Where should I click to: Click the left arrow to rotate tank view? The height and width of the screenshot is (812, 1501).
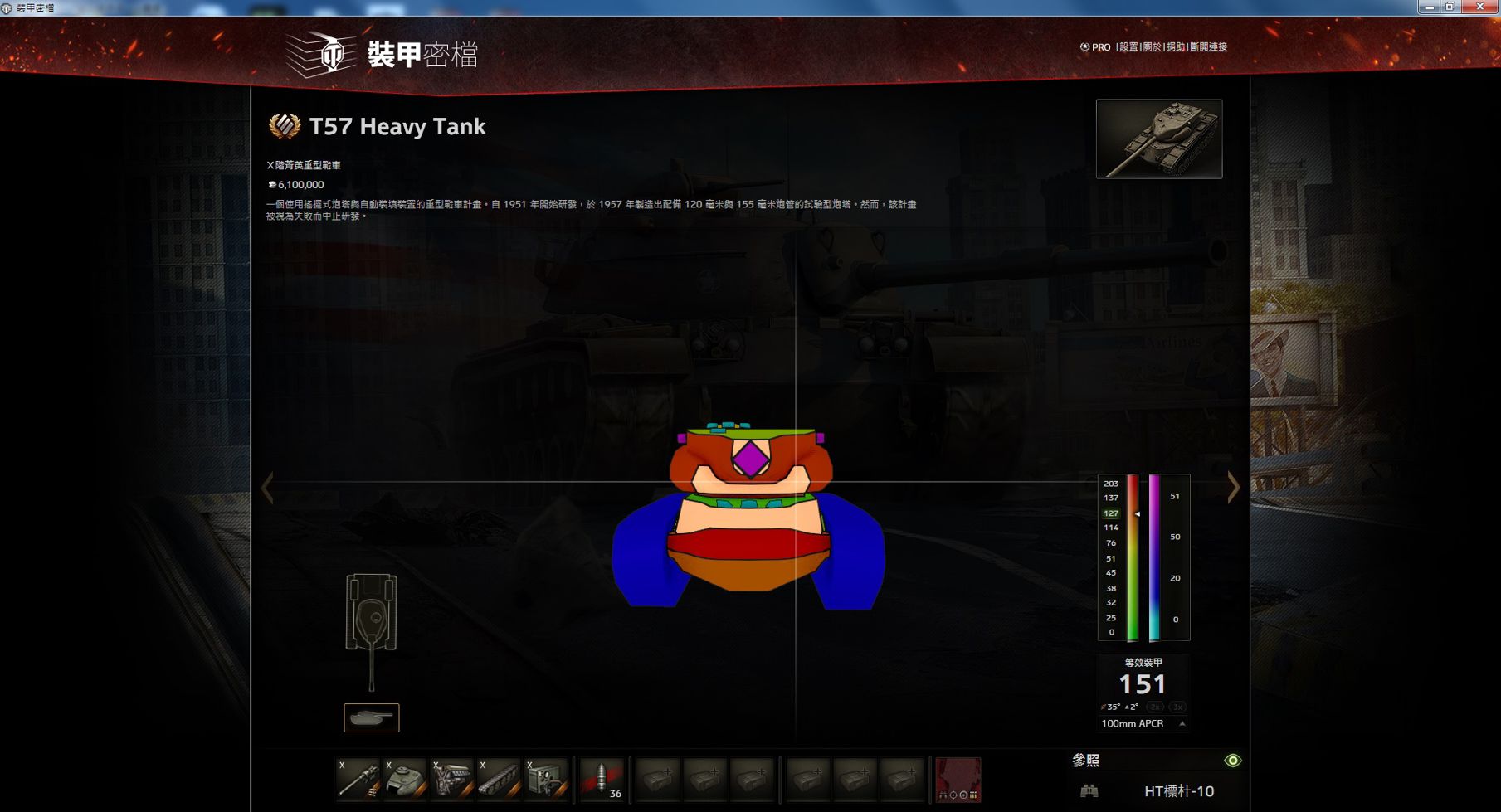tap(268, 488)
